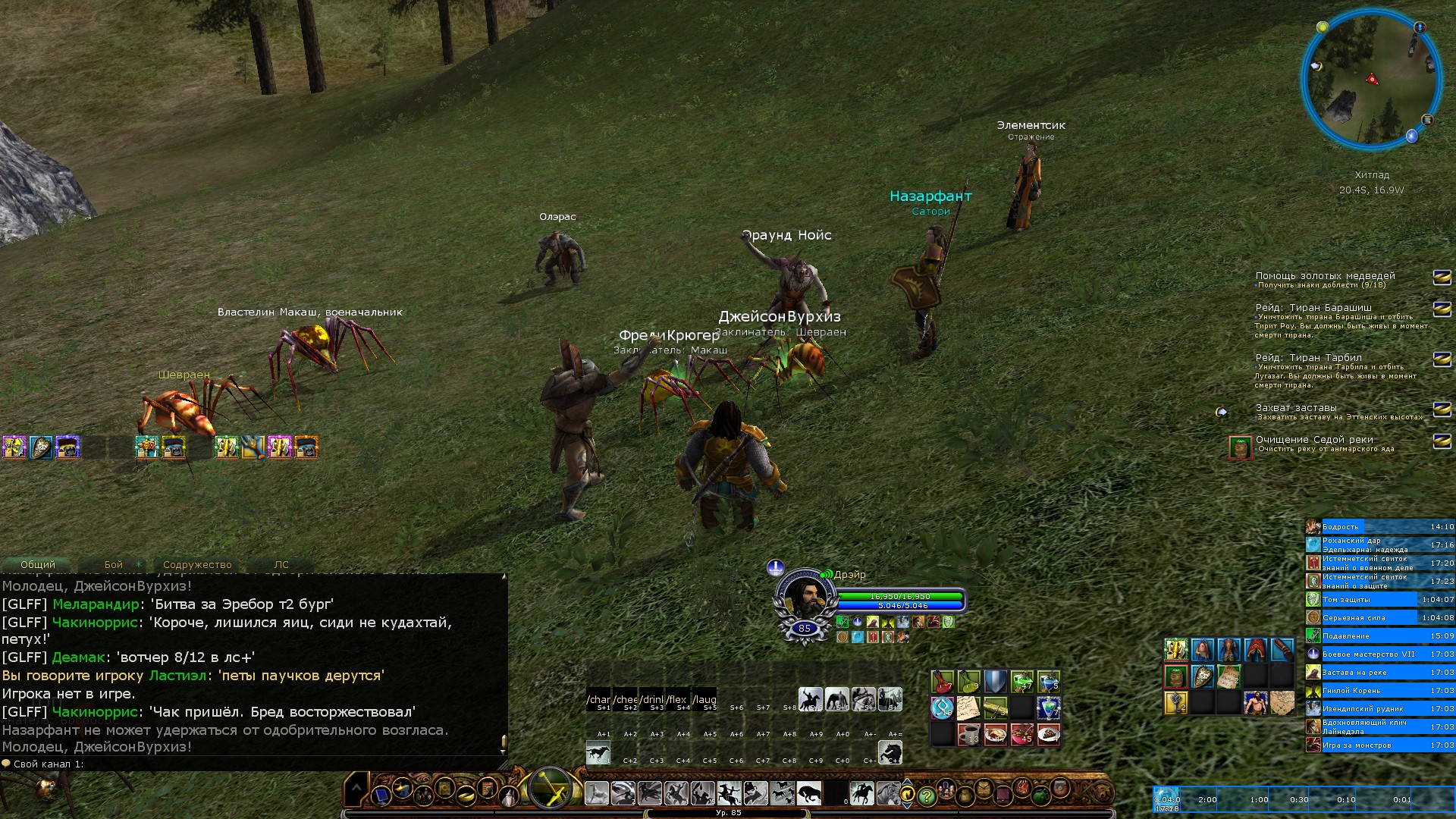Screen dimensions: 1456x819
Task: Select the Захват заставы quest entry
Action: click(x=1296, y=408)
